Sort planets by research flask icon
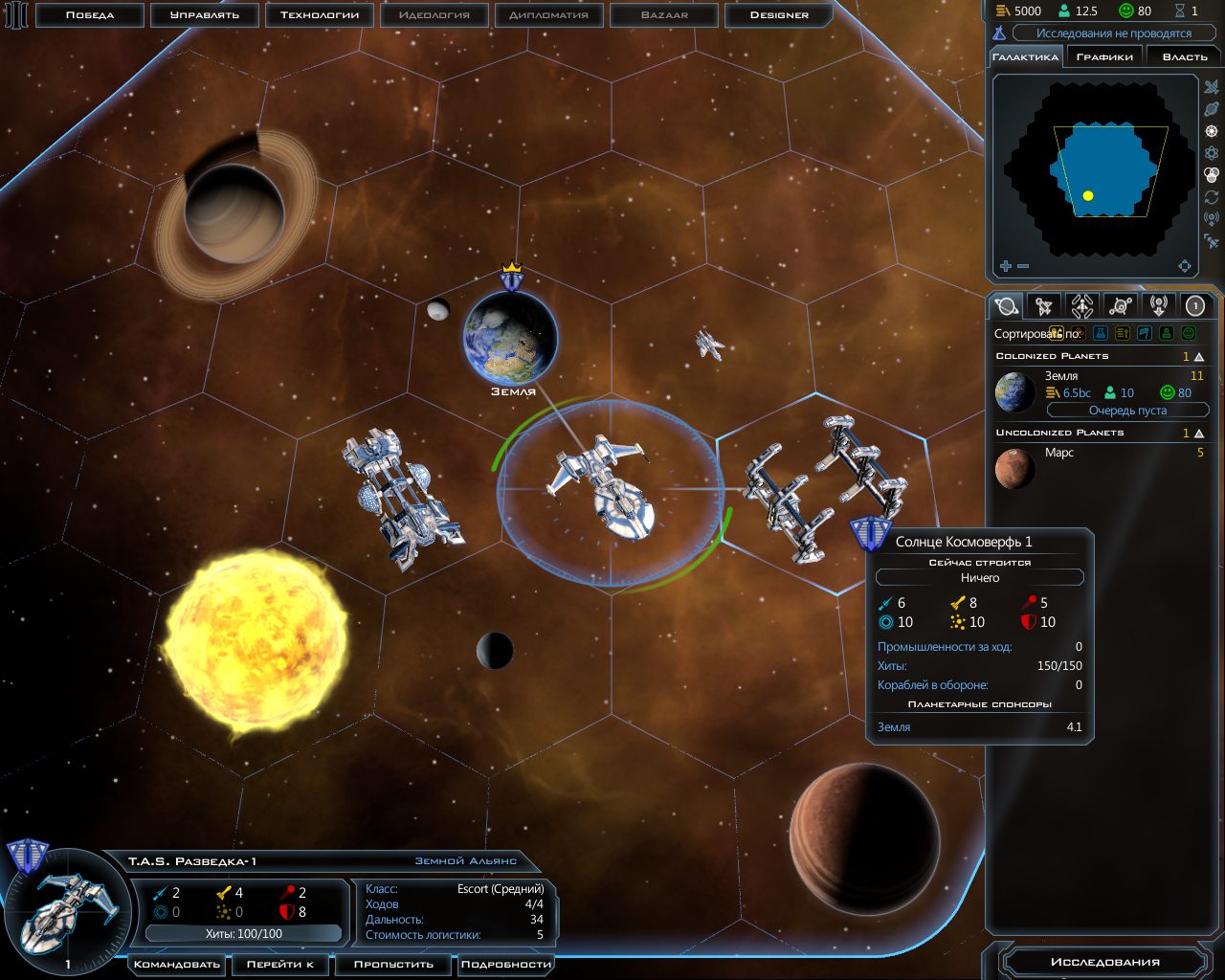The width and height of the screenshot is (1225, 980). pyautogui.click(x=1100, y=332)
